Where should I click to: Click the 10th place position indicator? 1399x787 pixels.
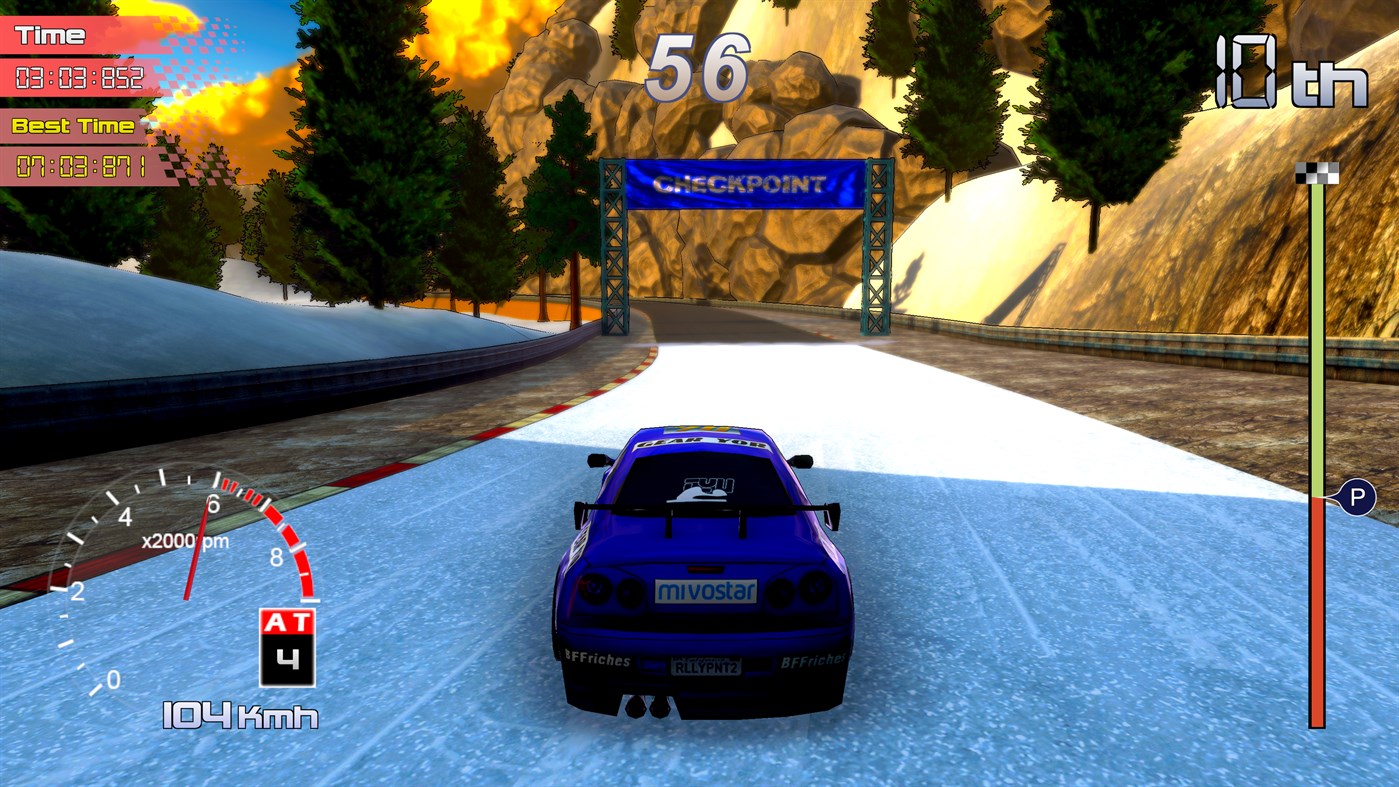pos(1290,70)
